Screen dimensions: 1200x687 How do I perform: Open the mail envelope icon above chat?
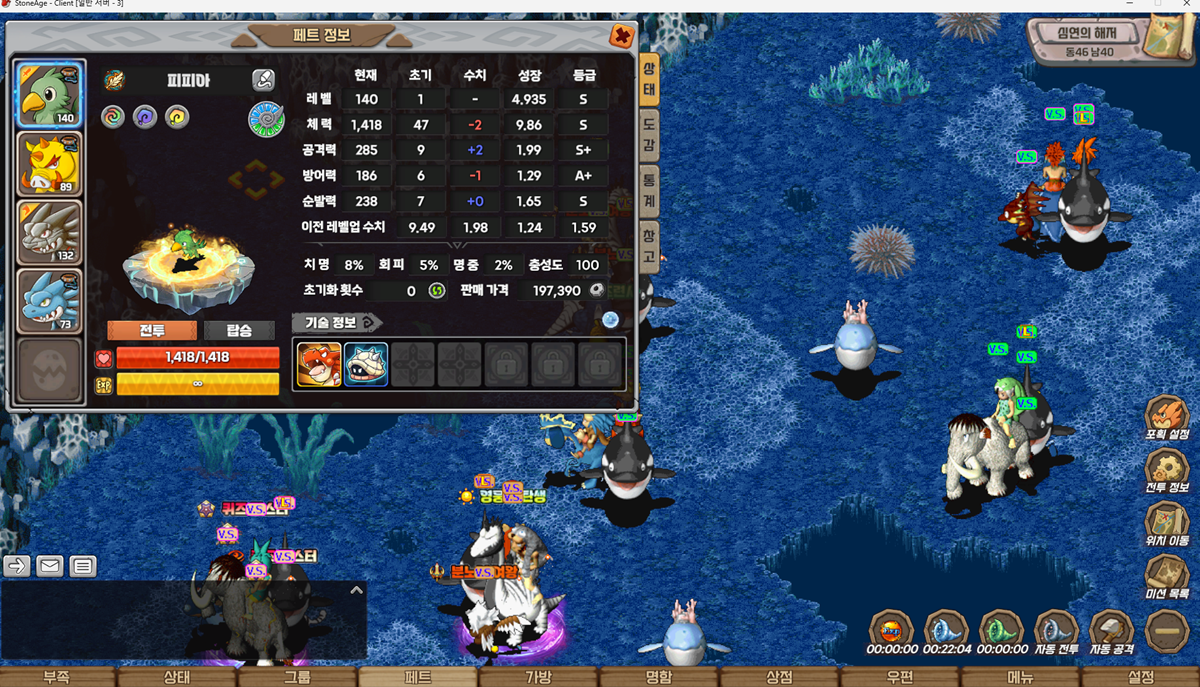(50, 566)
